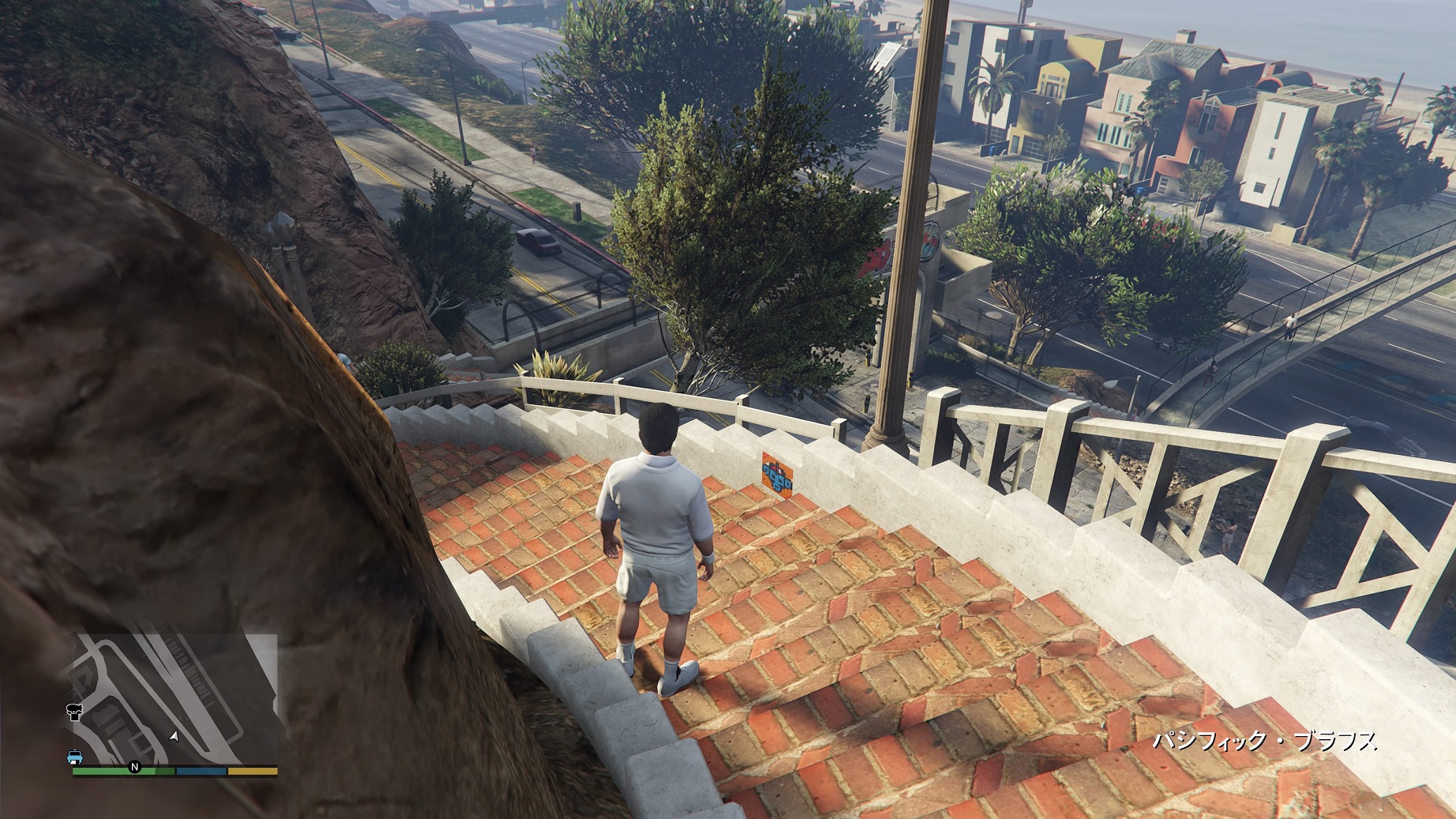Click the blue car marker on minimap
Image resolution: width=1456 pixels, height=819 pixels.
click(x=75, y=757)
